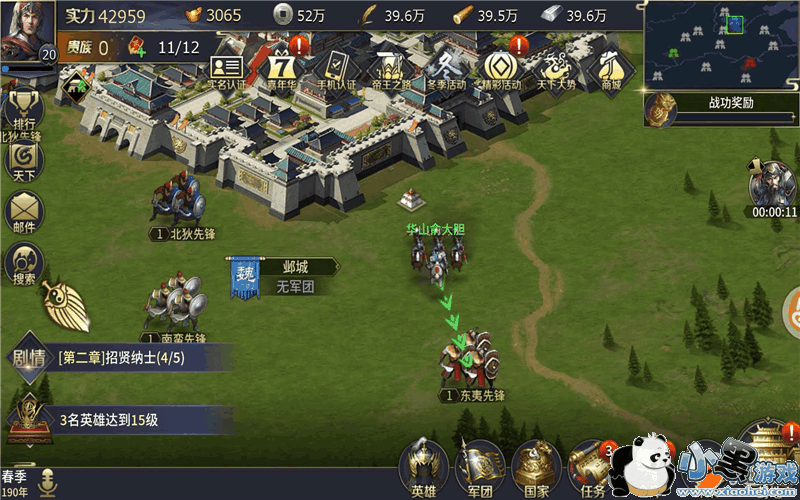
Task: Open the 邮件 mailbox
Action: pyautogui.click(x=22, y=212)
